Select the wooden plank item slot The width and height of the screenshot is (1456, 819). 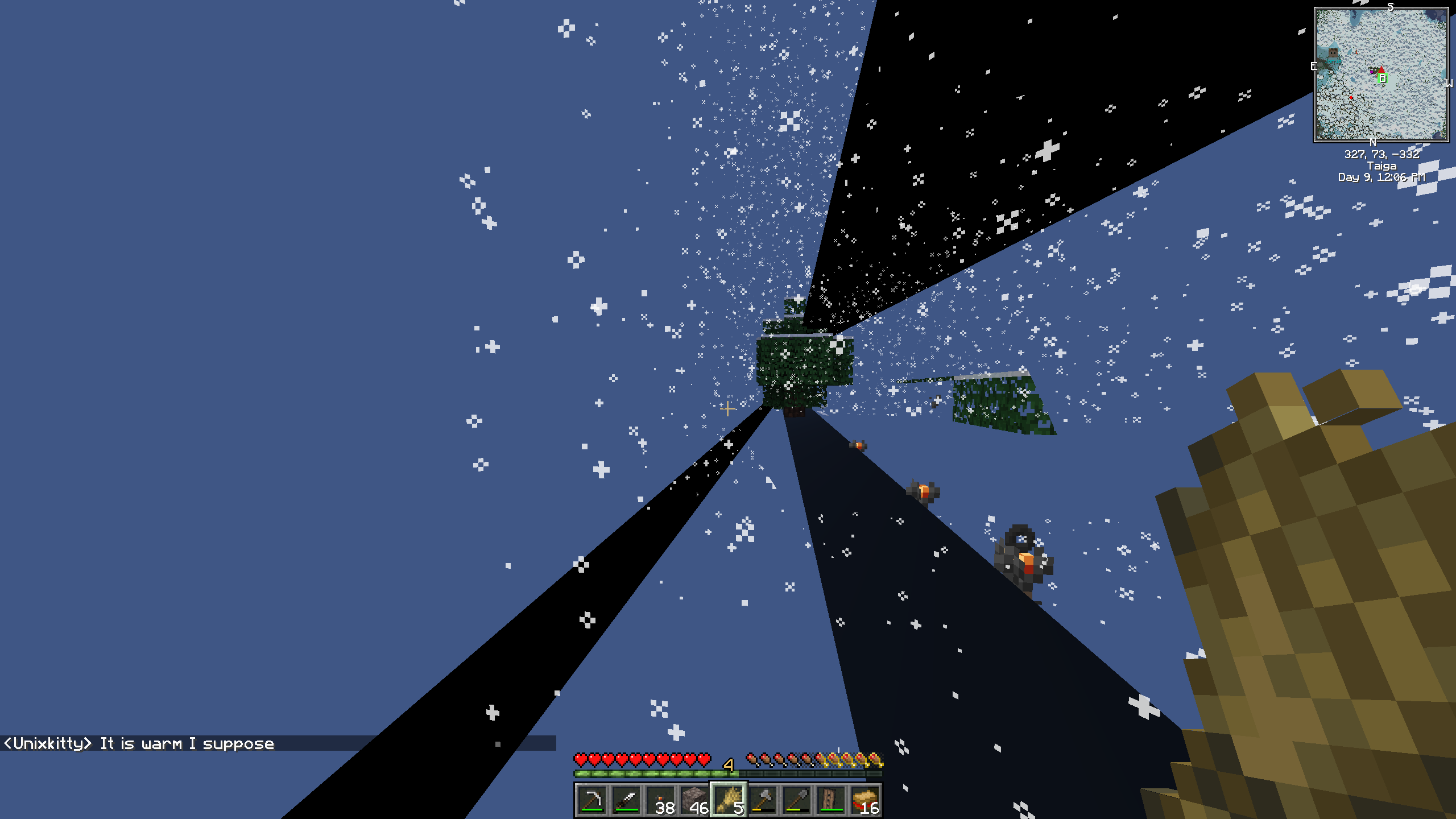(x=831, y=800)
